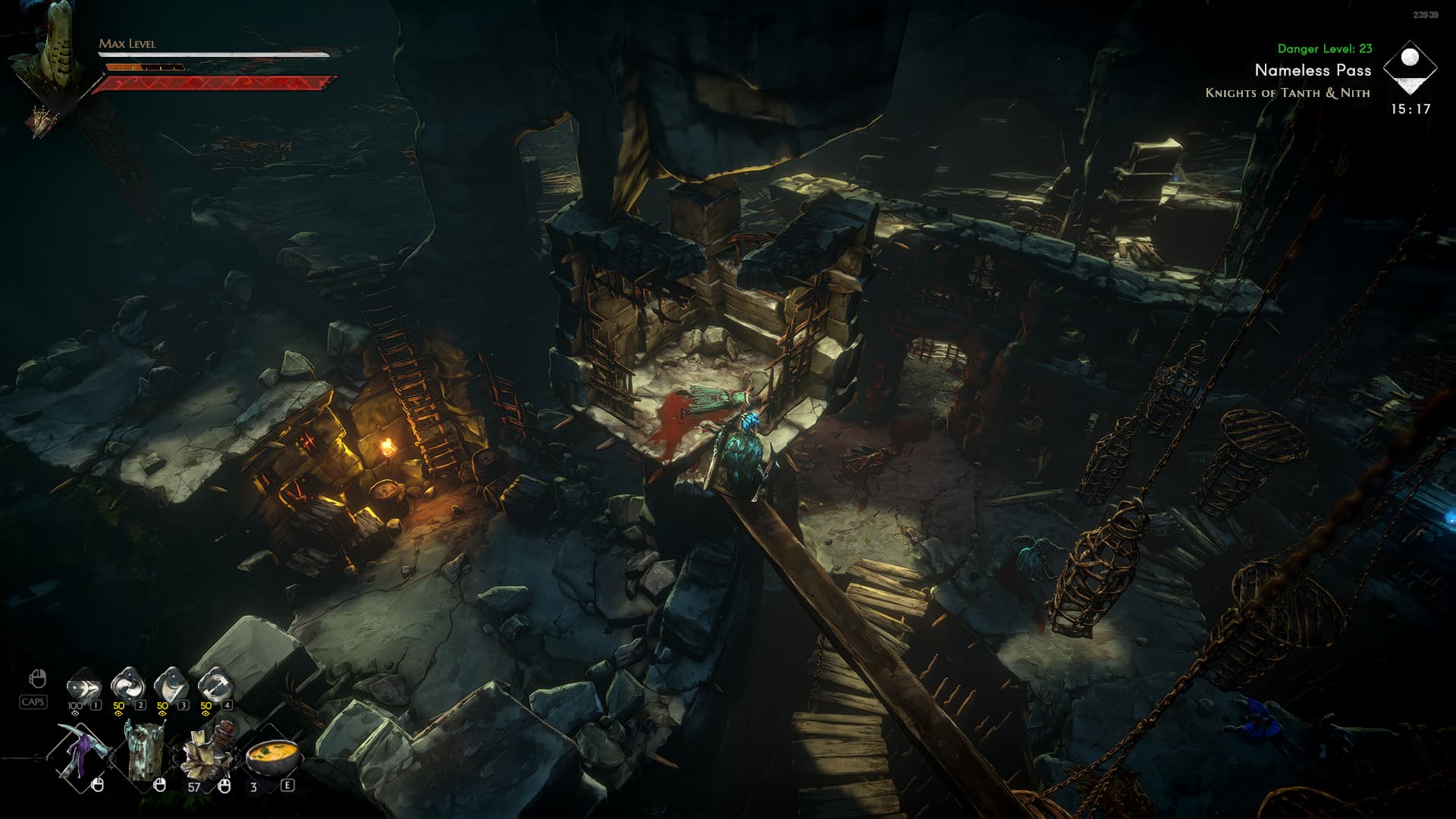This screenshot has width=1456, height=819.
Task: Activate the rune ability in slot 4
Action: tap(215, 686)
